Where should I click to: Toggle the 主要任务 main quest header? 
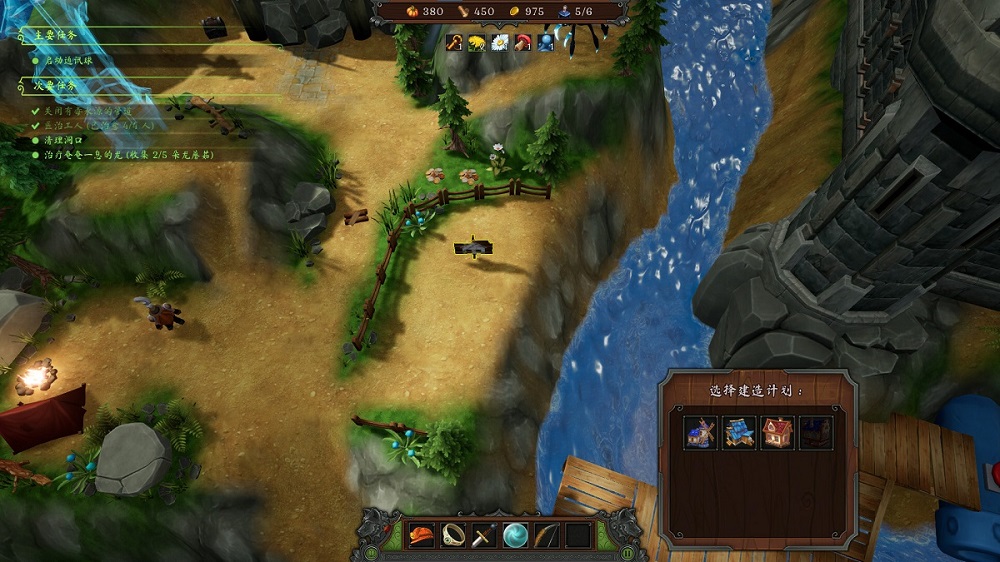(55, 35)
